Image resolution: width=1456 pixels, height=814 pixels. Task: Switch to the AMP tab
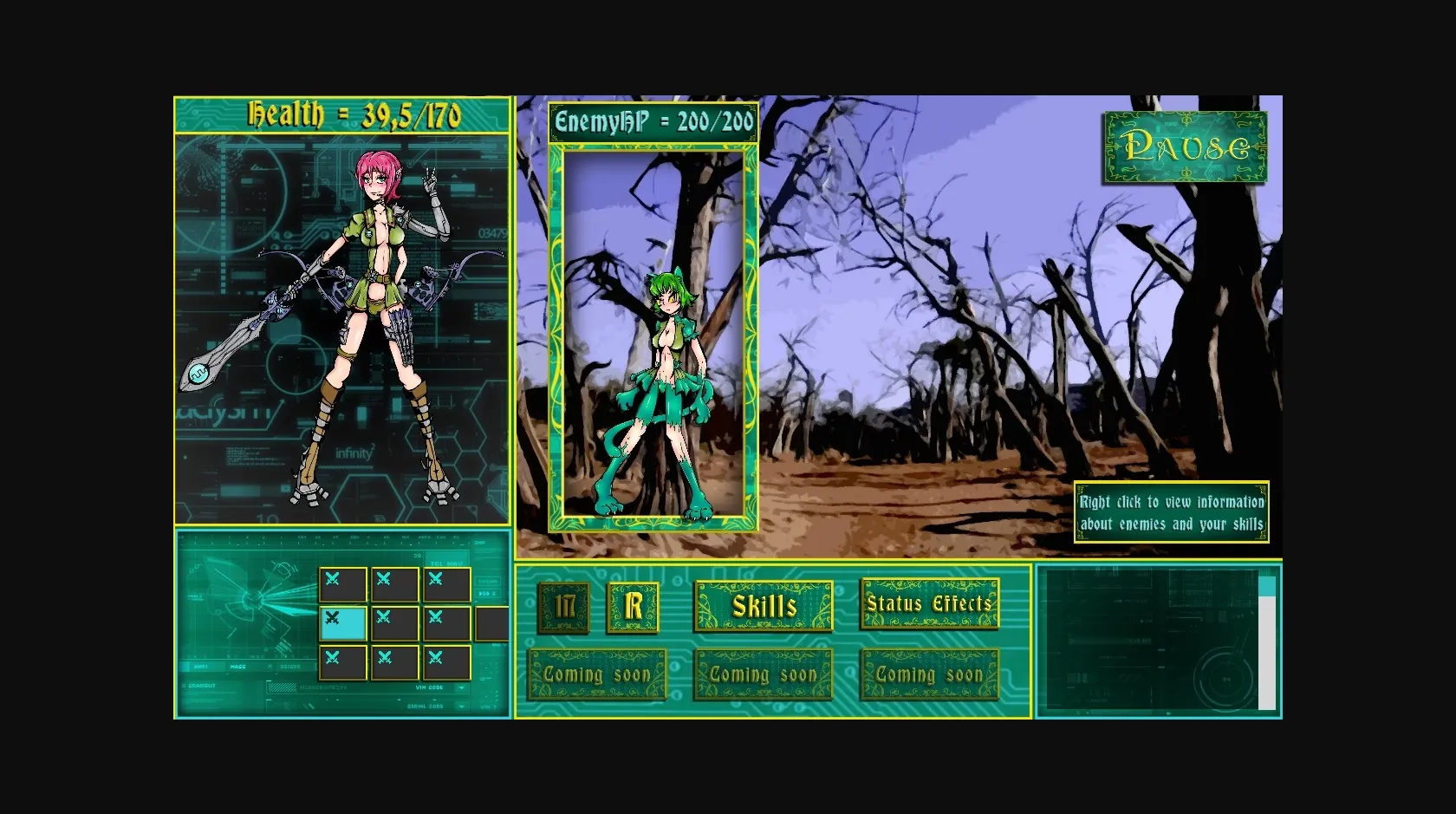click(201, 667)
